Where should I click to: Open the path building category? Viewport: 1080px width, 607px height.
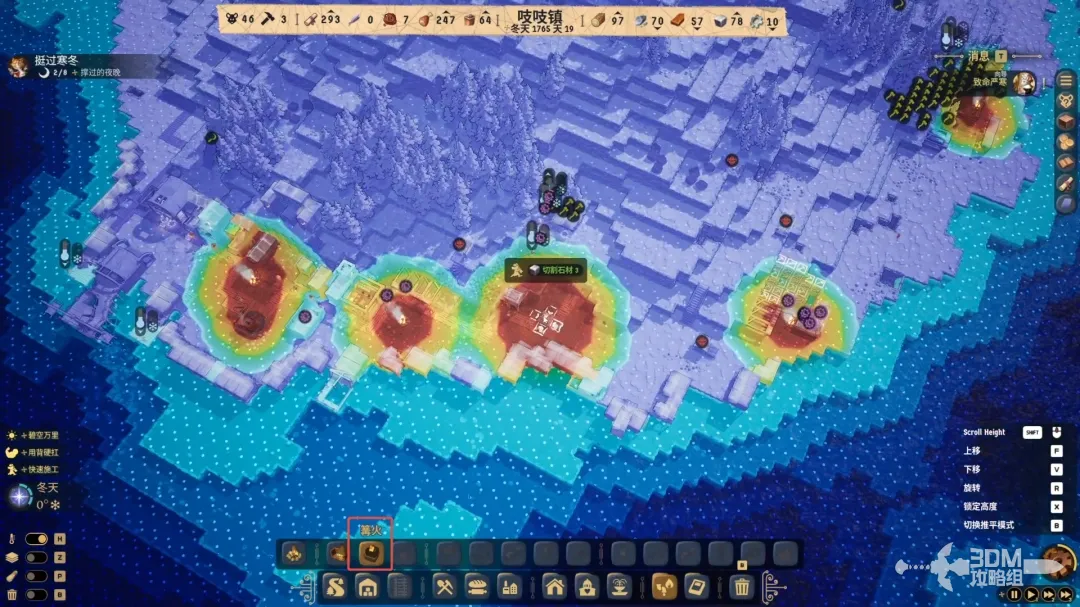pyautogui.click(x=334, y=587)
